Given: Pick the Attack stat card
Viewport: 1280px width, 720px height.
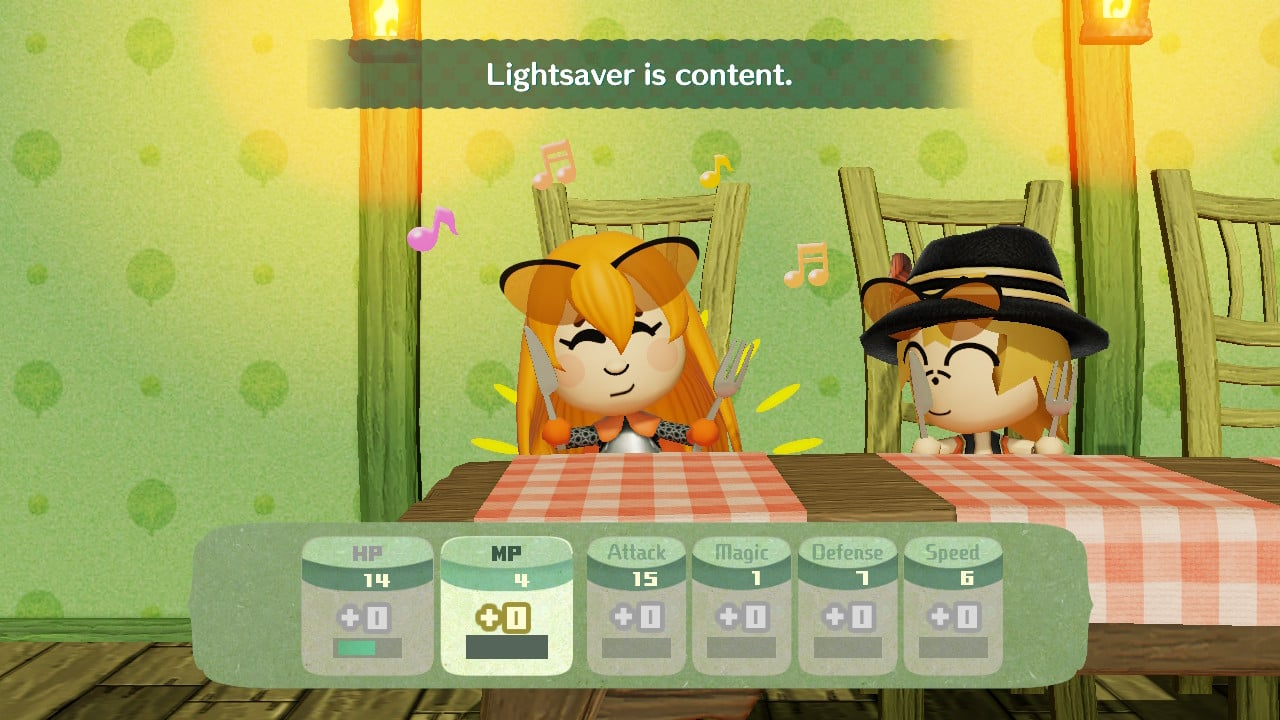Looking at the screenshot, I should point(636,604).
